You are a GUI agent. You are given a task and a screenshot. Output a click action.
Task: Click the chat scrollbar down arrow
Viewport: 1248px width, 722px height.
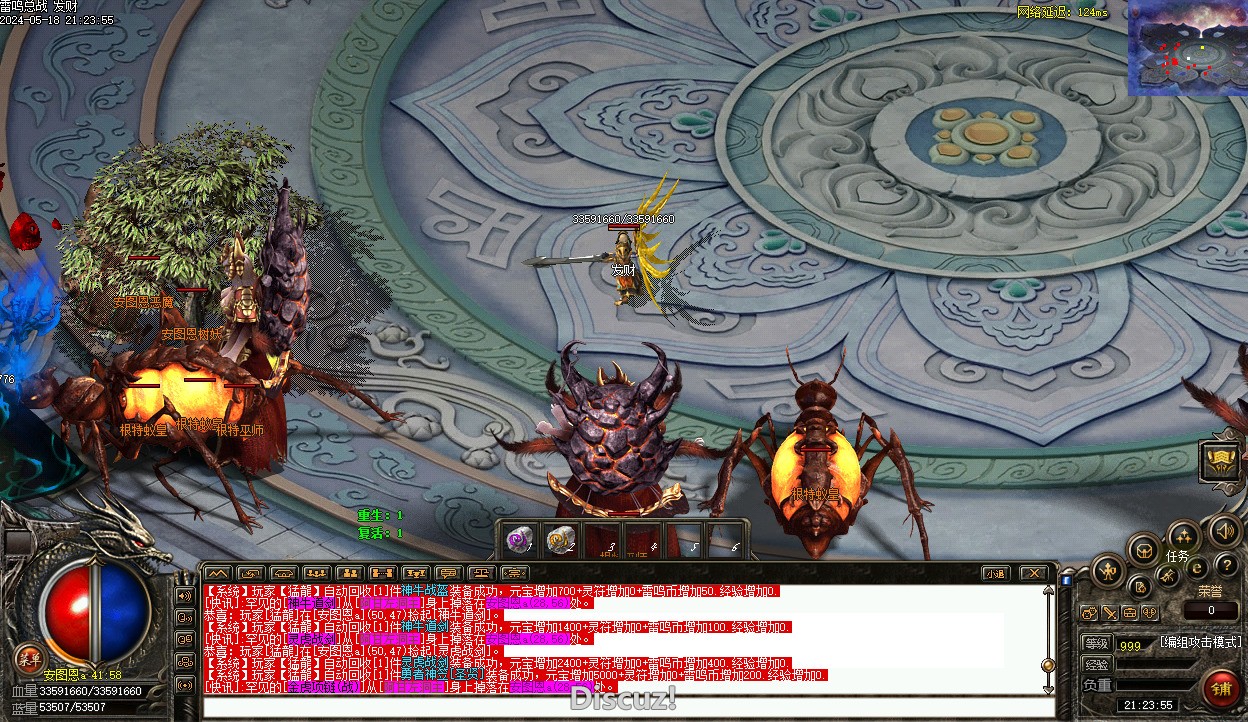click(1048, 688)
